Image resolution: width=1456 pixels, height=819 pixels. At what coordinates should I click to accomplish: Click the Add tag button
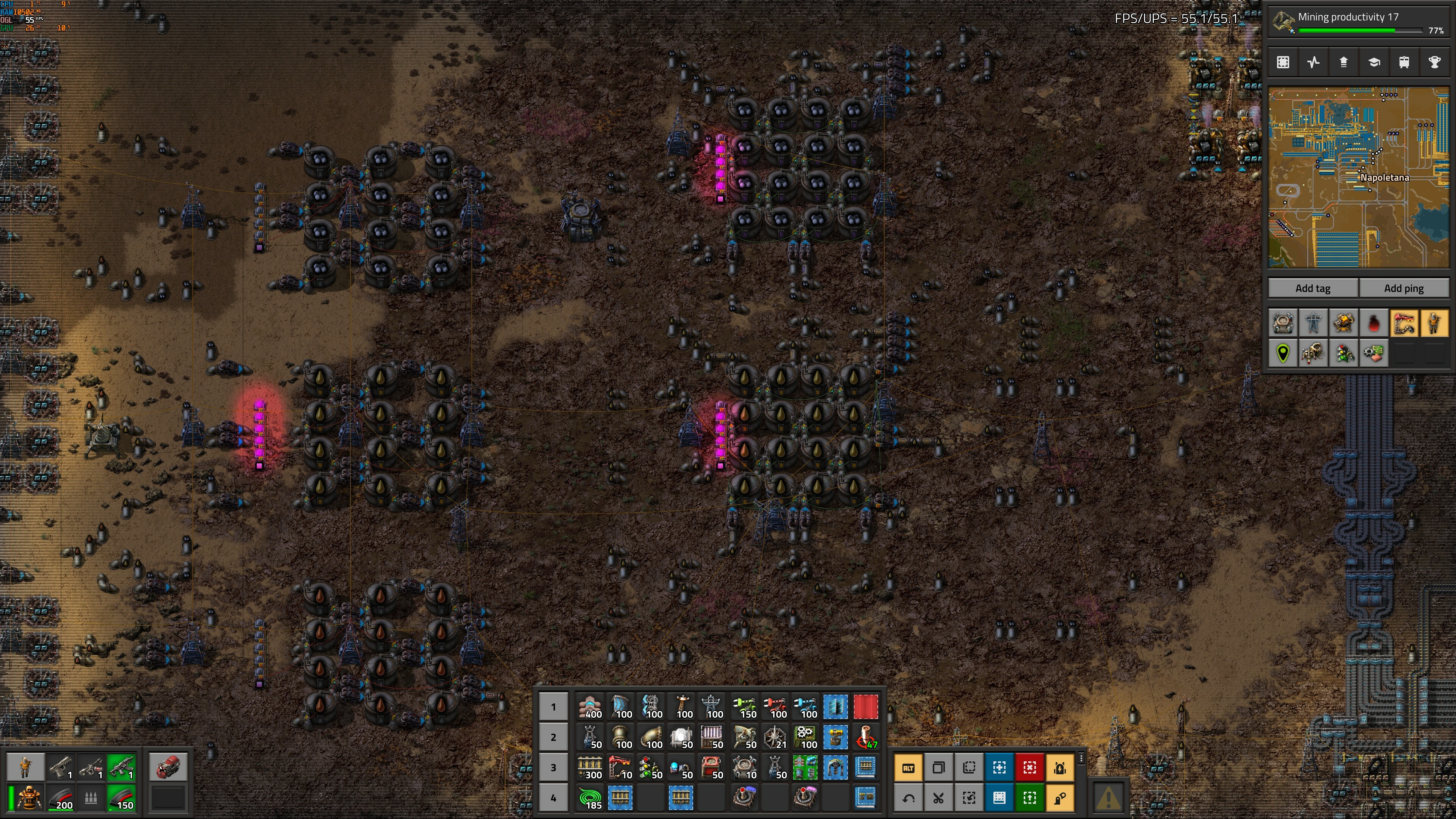click(1312, 288)
